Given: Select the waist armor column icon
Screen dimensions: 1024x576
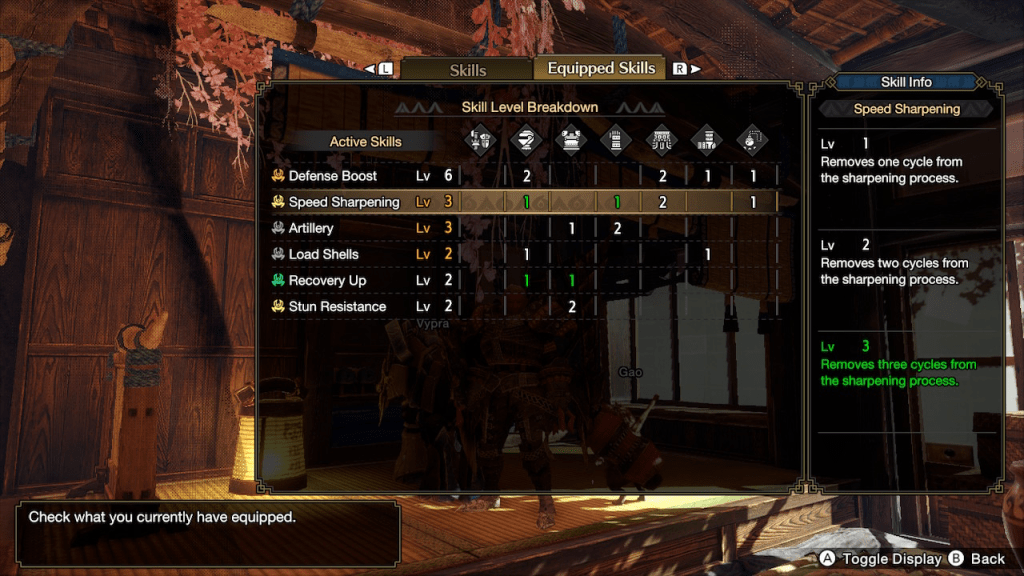Looking at the screenshot, I should coord(661,140).
